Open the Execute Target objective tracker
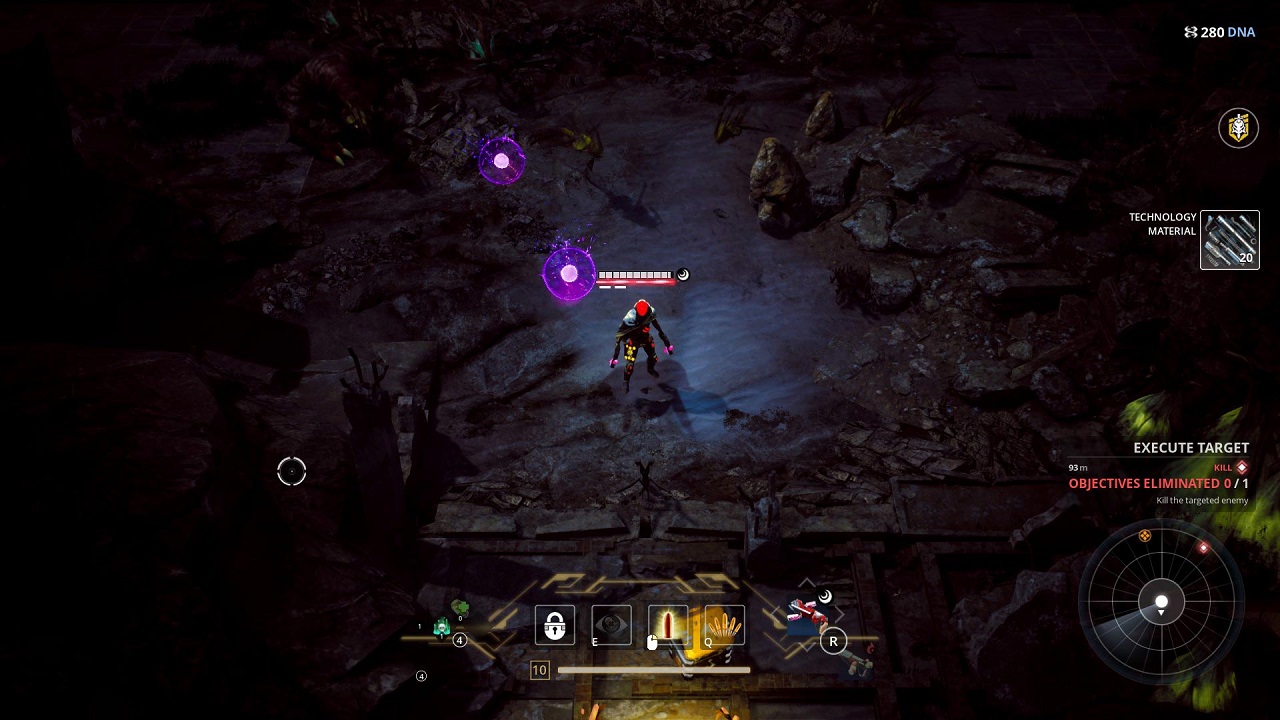 pos(1190,448)
